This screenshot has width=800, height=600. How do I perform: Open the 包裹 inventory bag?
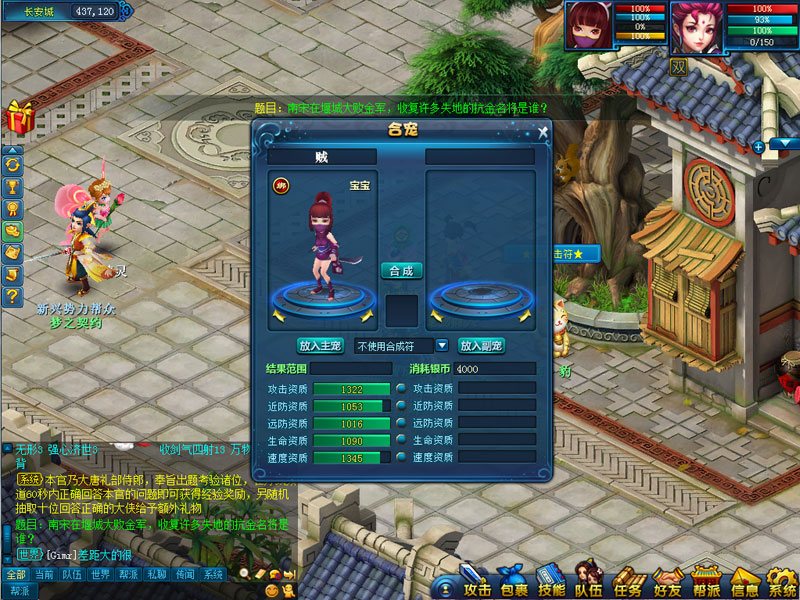(512, 580)
